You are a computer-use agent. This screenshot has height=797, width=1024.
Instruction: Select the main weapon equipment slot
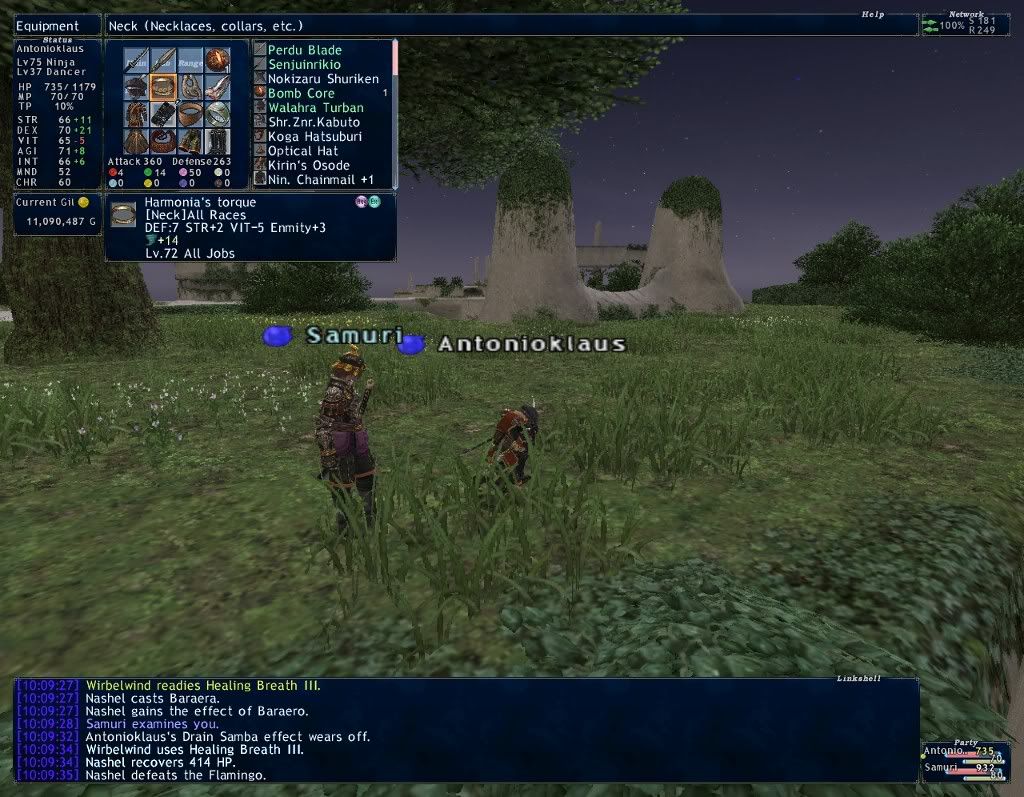pyautogui.click(x=137, y=60)
